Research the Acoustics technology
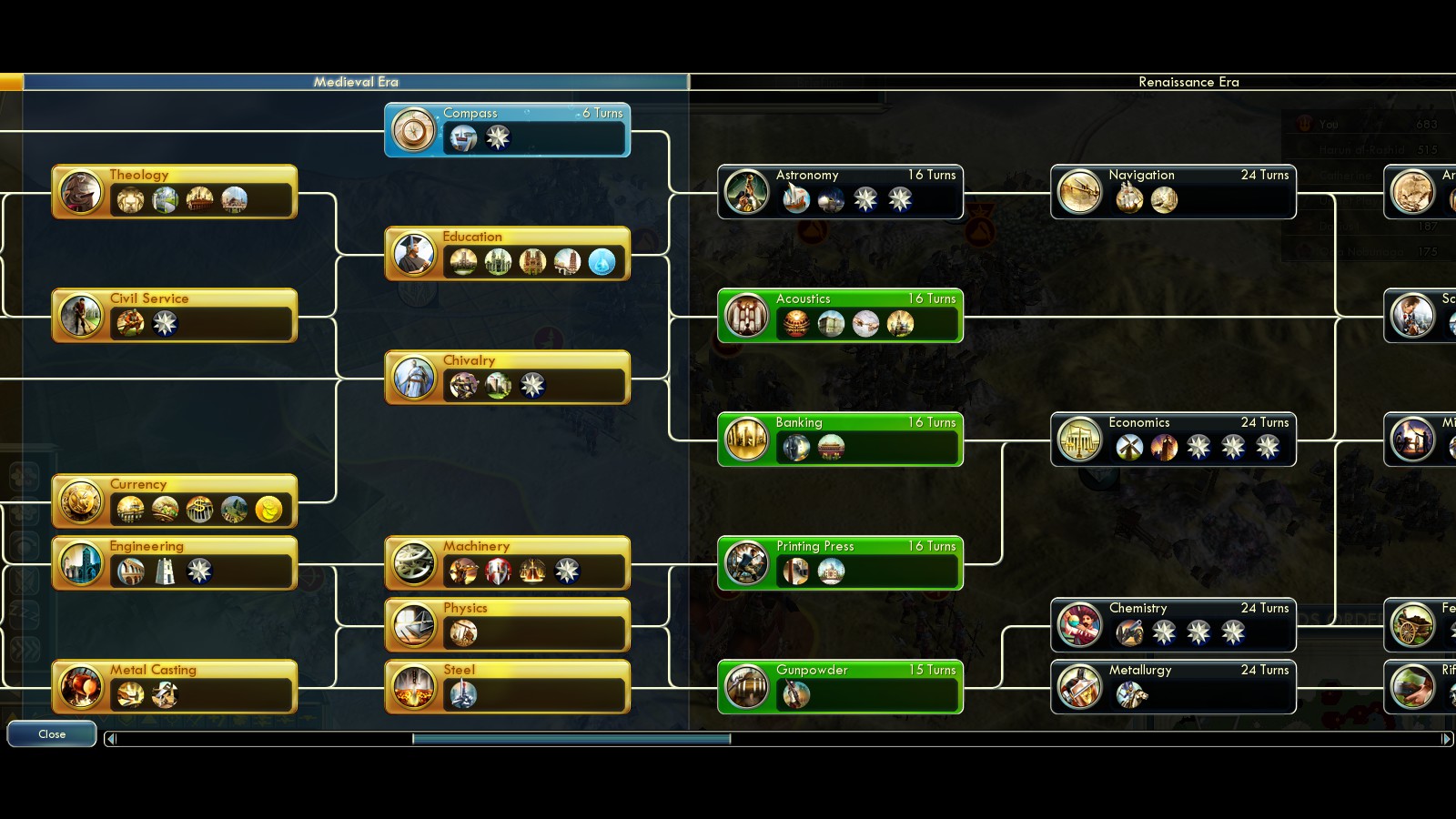 840,316
